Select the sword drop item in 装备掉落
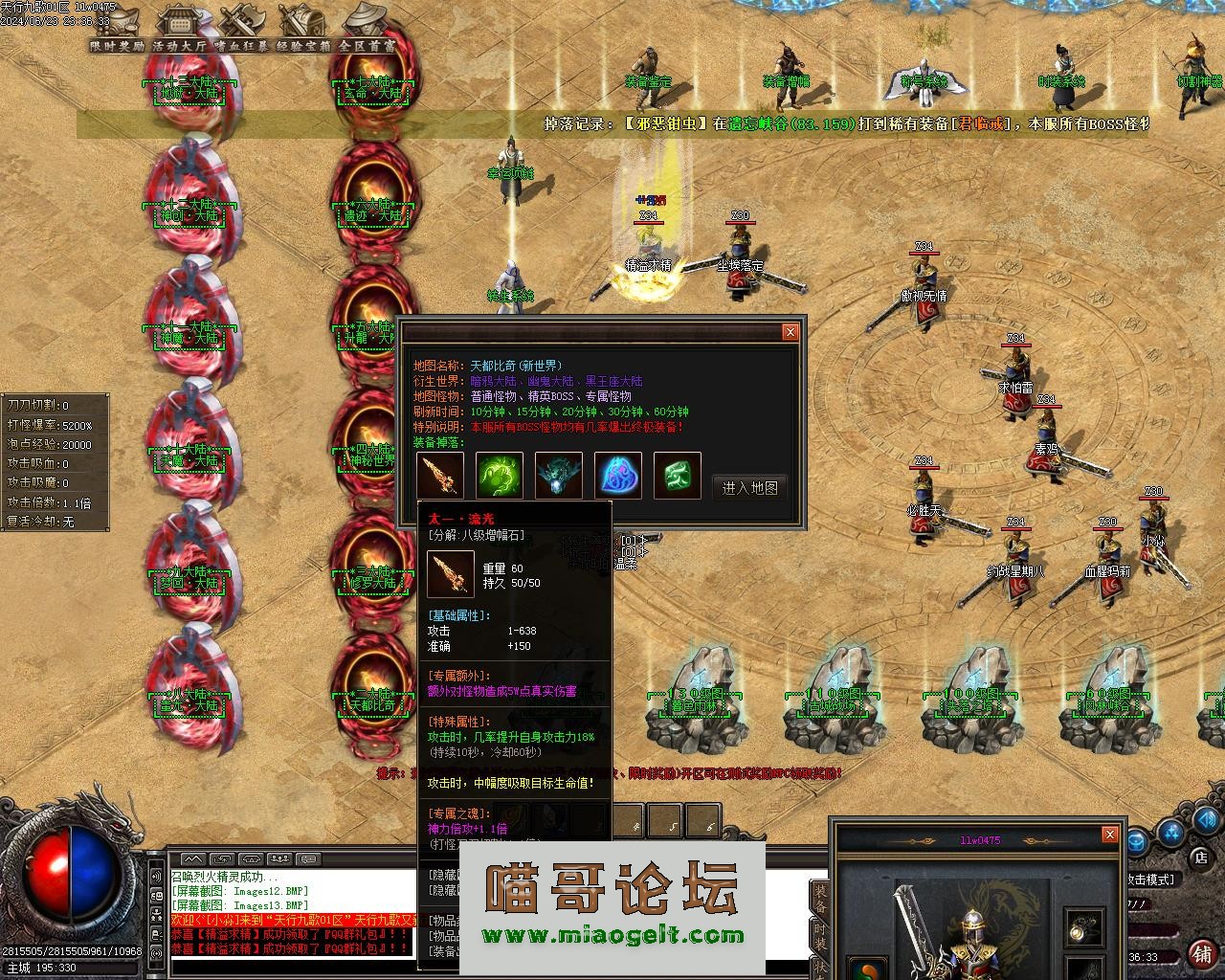This screenshot has height=980, width=1225. (x=441, y=476)
